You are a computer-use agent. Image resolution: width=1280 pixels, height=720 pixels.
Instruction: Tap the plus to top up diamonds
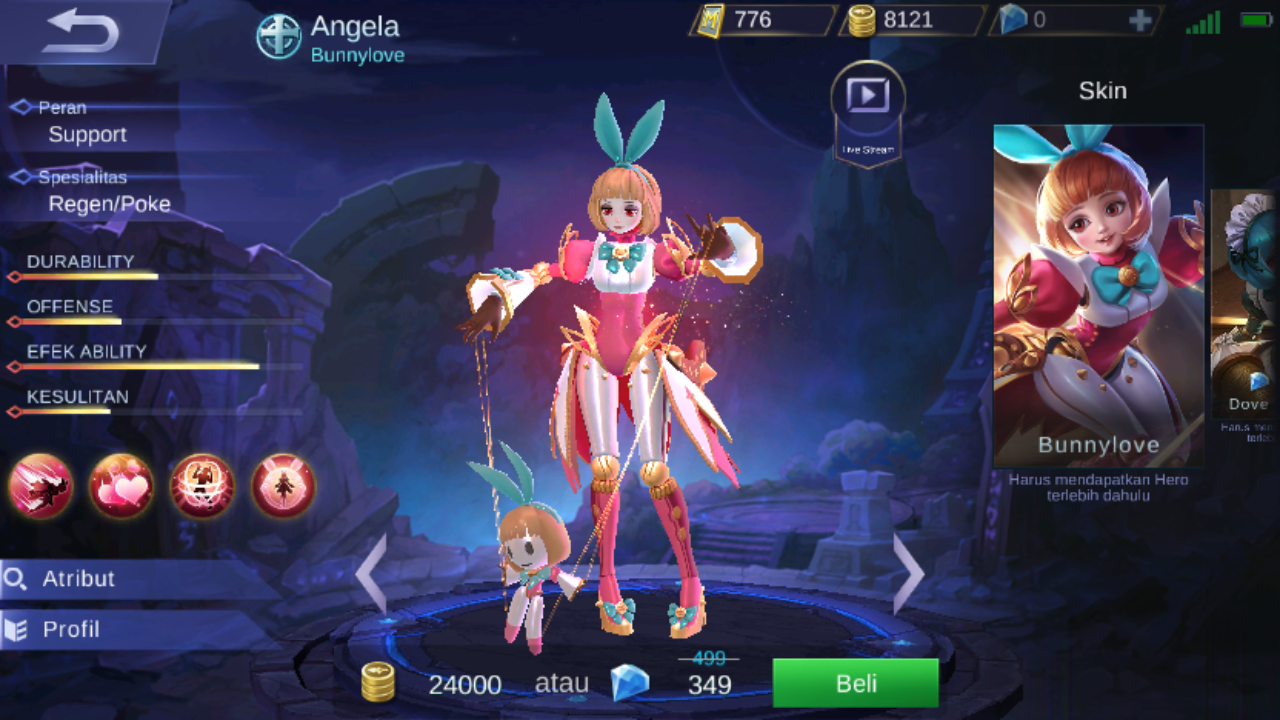pos(1139,20)
